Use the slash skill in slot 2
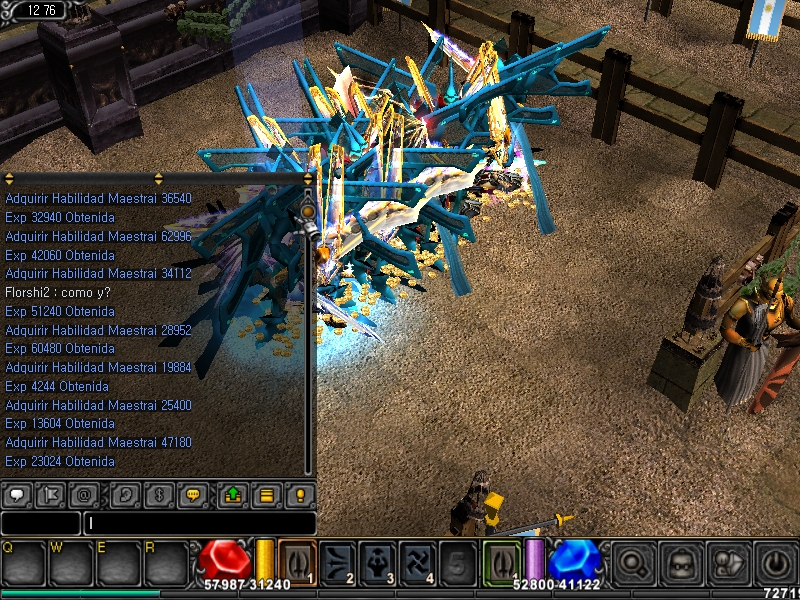This screenshot has height=600, width=800. click(339, 561)
